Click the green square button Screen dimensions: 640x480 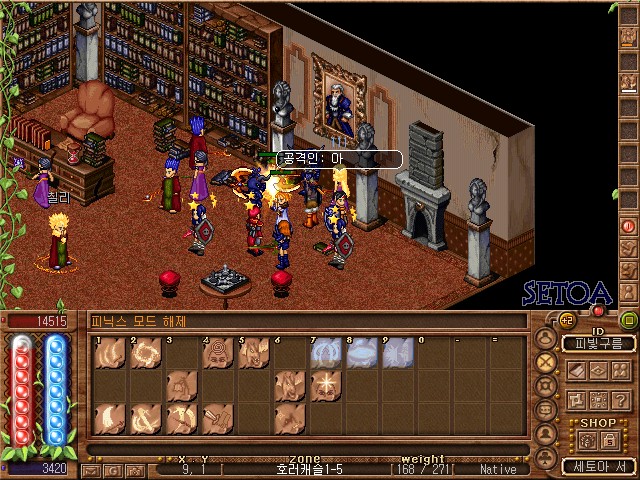pos(629,320)
